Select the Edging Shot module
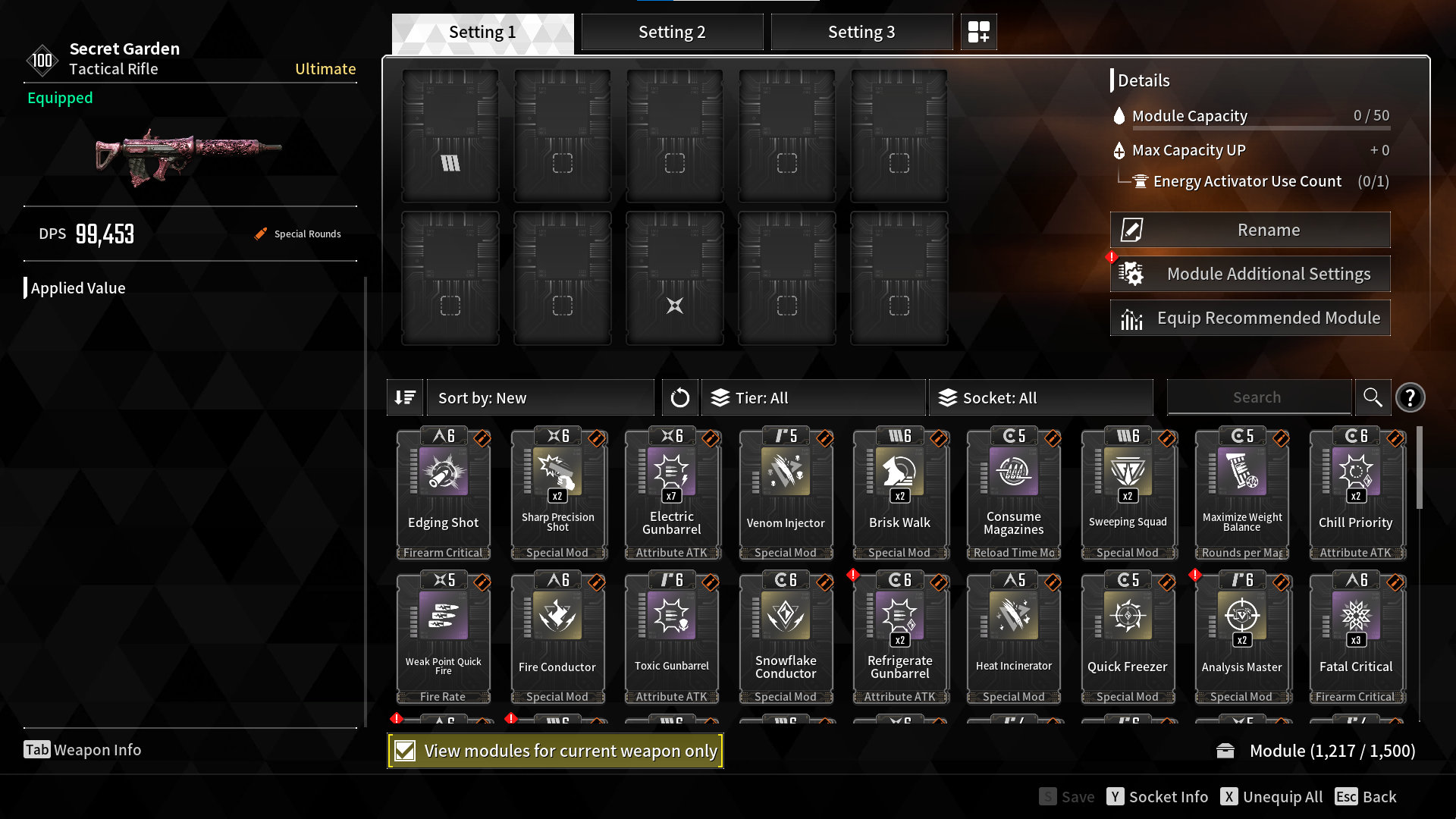Screen dimensions: 1456x819 point(444,493)
